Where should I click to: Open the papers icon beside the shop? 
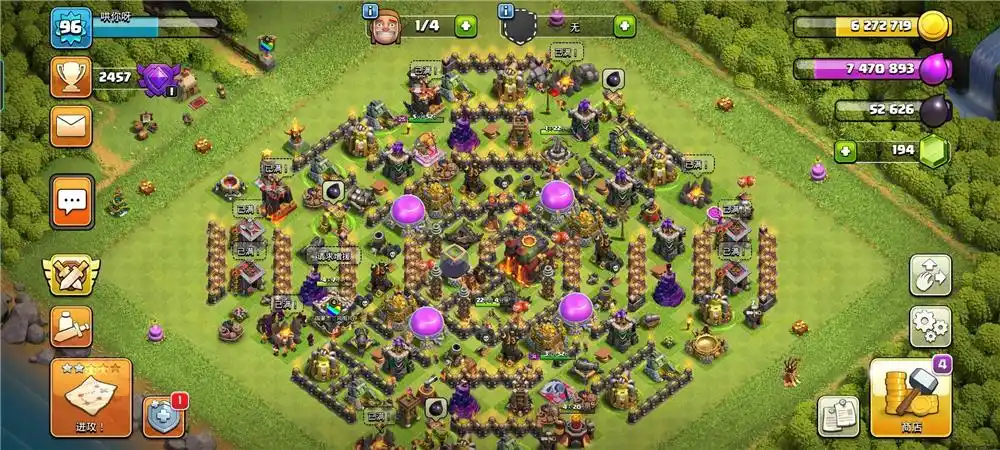pyautogui.click(x=838, y=415)
